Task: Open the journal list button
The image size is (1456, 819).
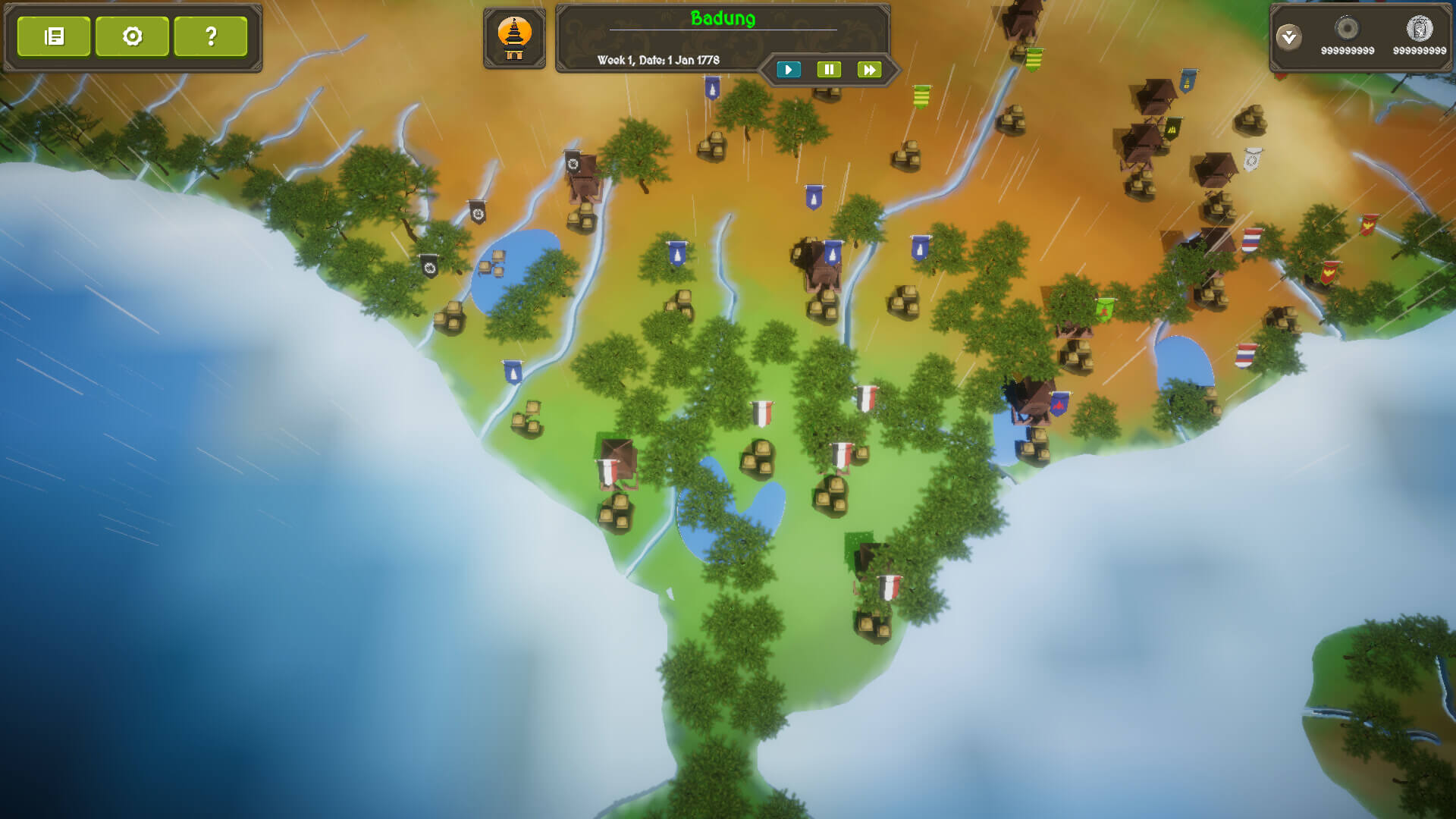Action: click(x=54, y=36)
